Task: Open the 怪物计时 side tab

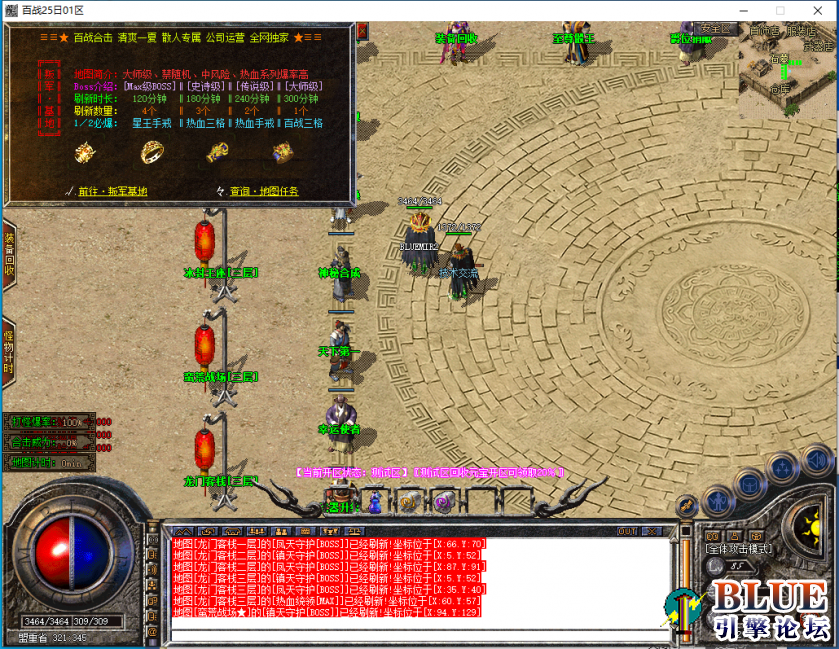Action: click(x=8, y=352)
